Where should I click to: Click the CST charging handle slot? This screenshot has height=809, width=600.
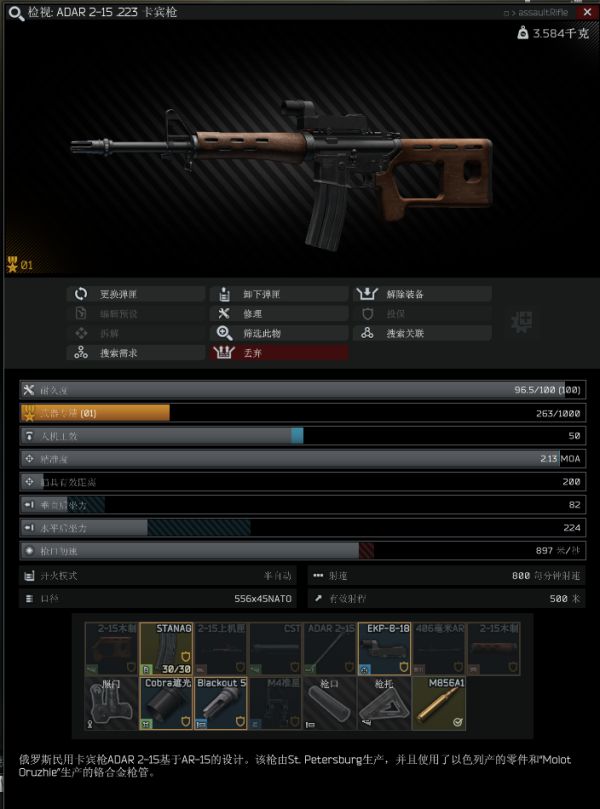tap(276, 648)
